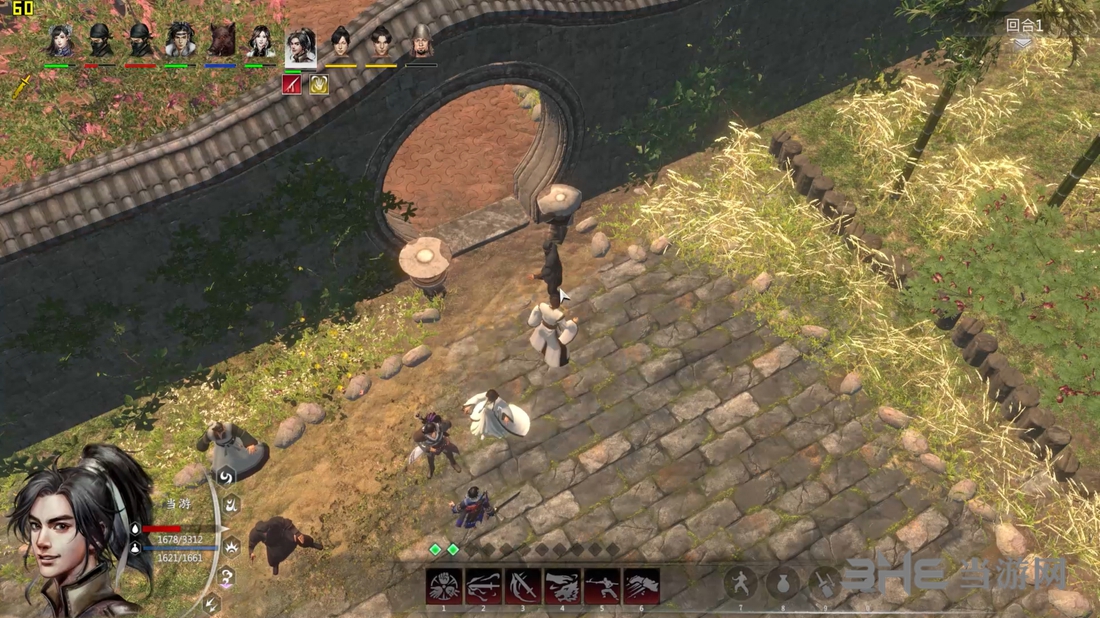Image resolution: width=1100 pixels, height=618 pixels.
Task: Choose the headband warrior turn-order portrait
Action: 180,42
